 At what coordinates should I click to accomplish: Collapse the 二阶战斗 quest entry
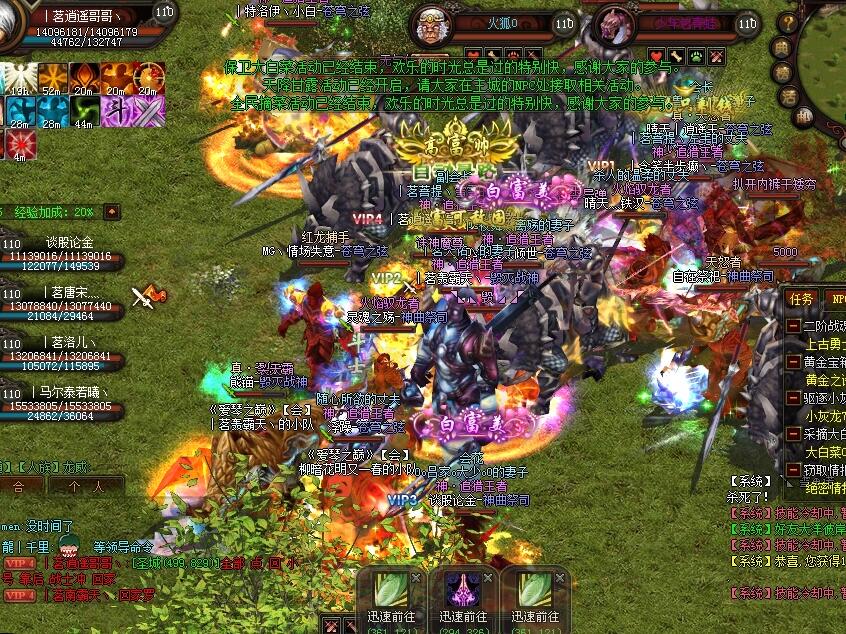793,326
